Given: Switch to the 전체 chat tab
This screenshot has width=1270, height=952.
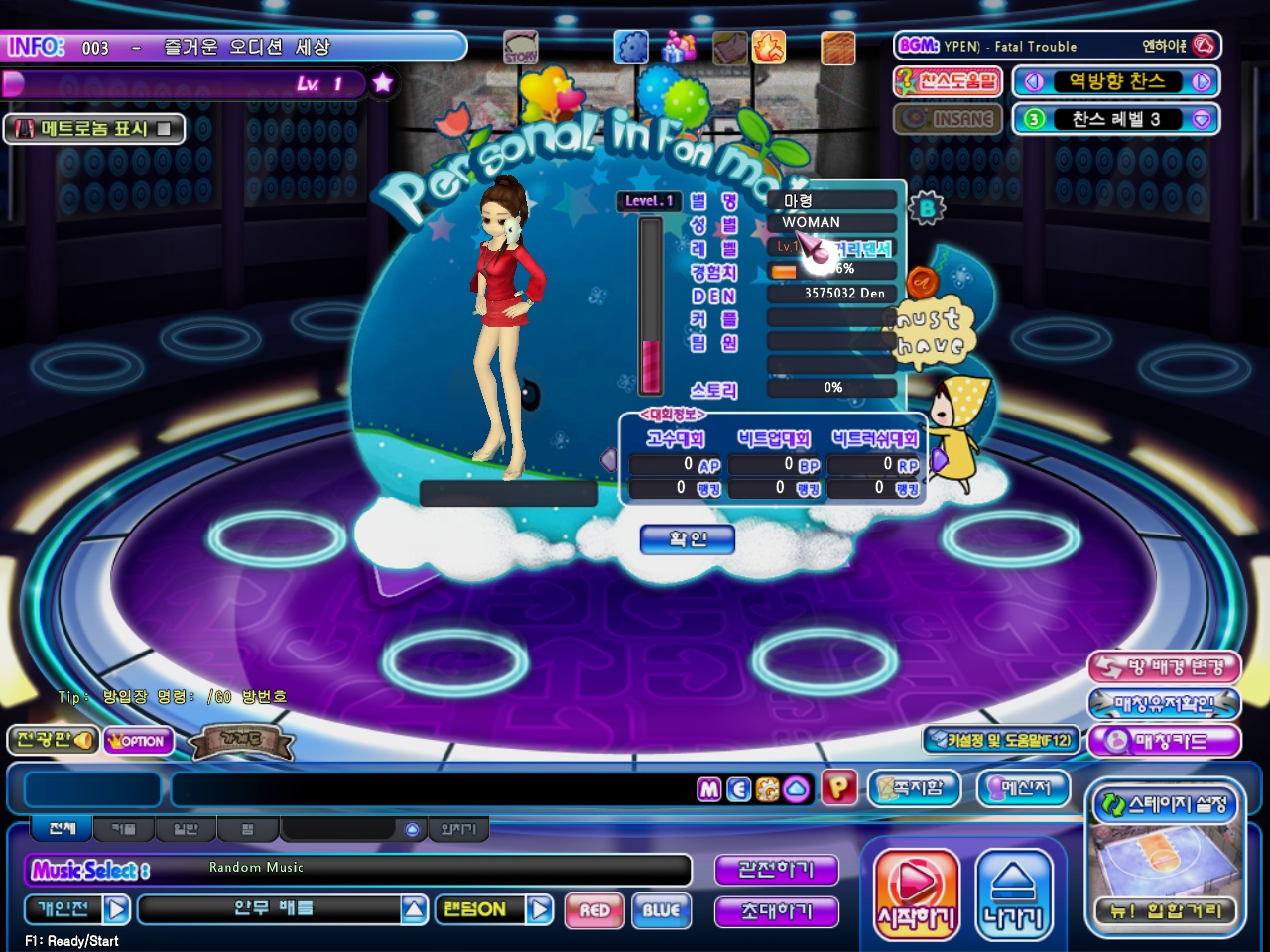Looking at the screenshot, I should pos(62,828).
